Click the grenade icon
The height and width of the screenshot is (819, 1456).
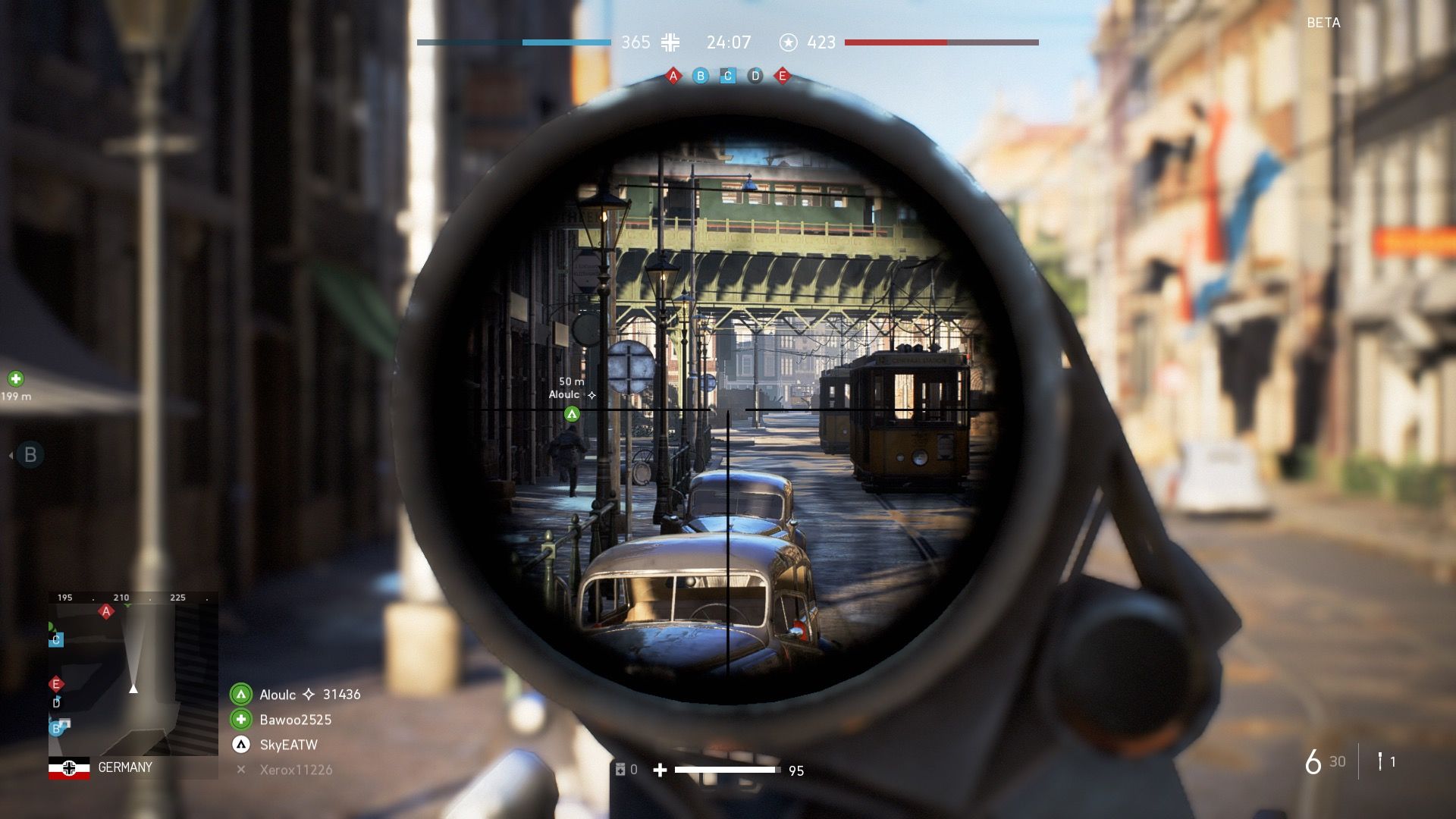[x=1380, y=761]
